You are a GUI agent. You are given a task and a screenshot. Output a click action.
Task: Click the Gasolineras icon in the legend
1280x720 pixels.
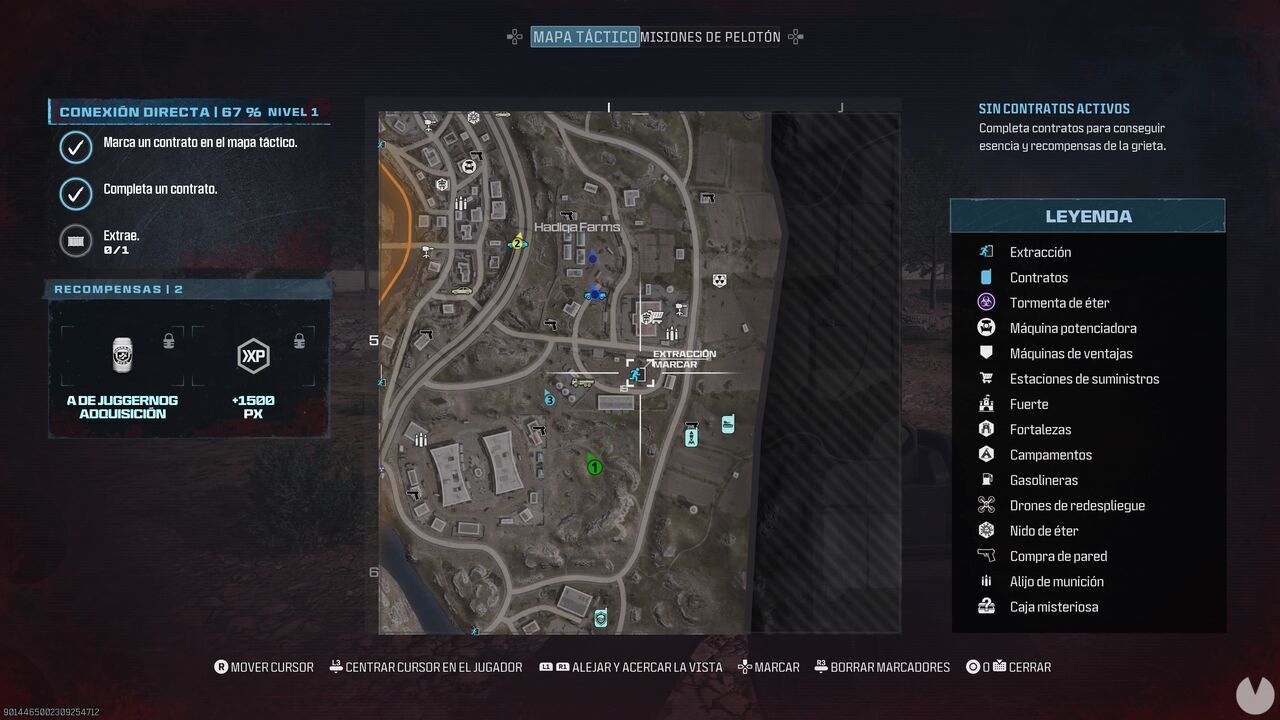point(985,480)
